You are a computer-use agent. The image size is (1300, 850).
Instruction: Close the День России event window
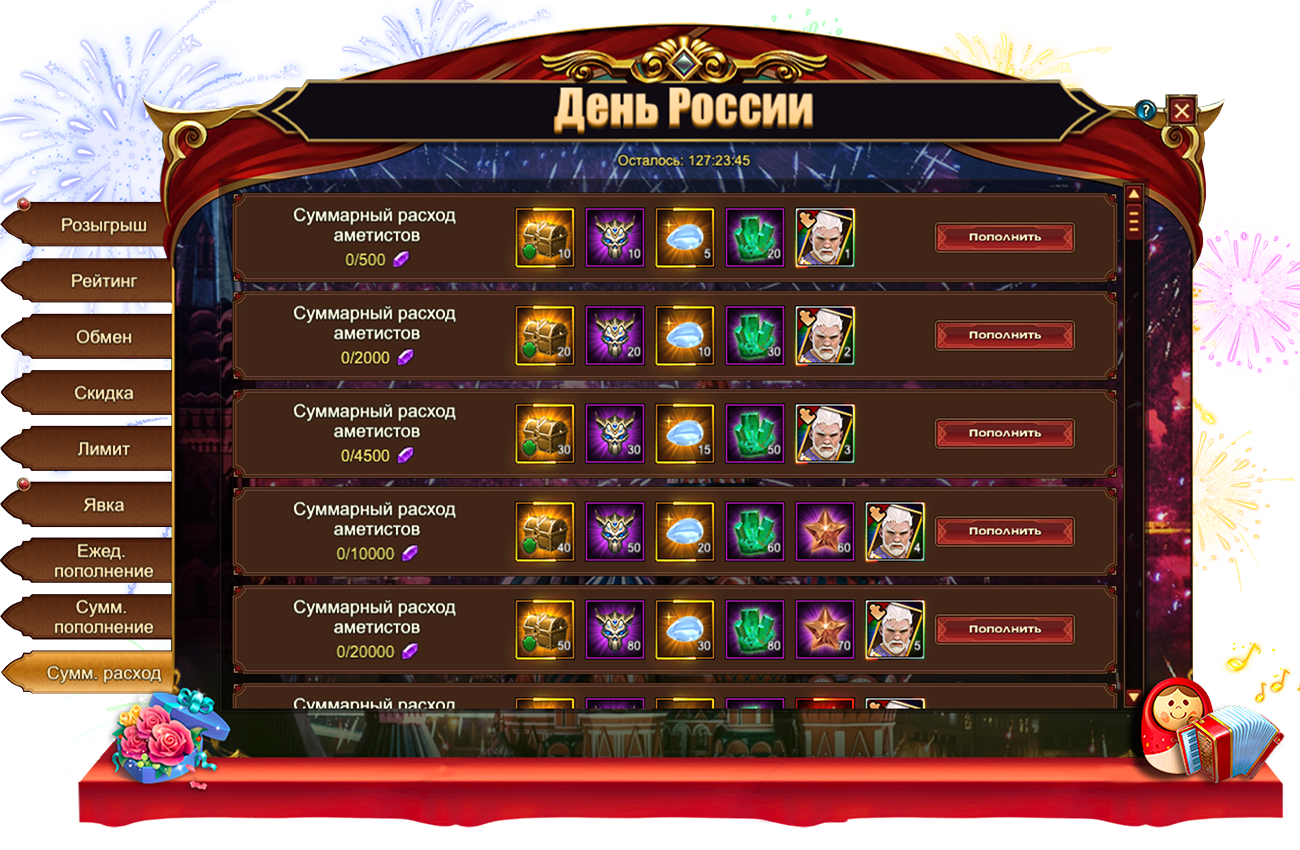point(1182,110)
